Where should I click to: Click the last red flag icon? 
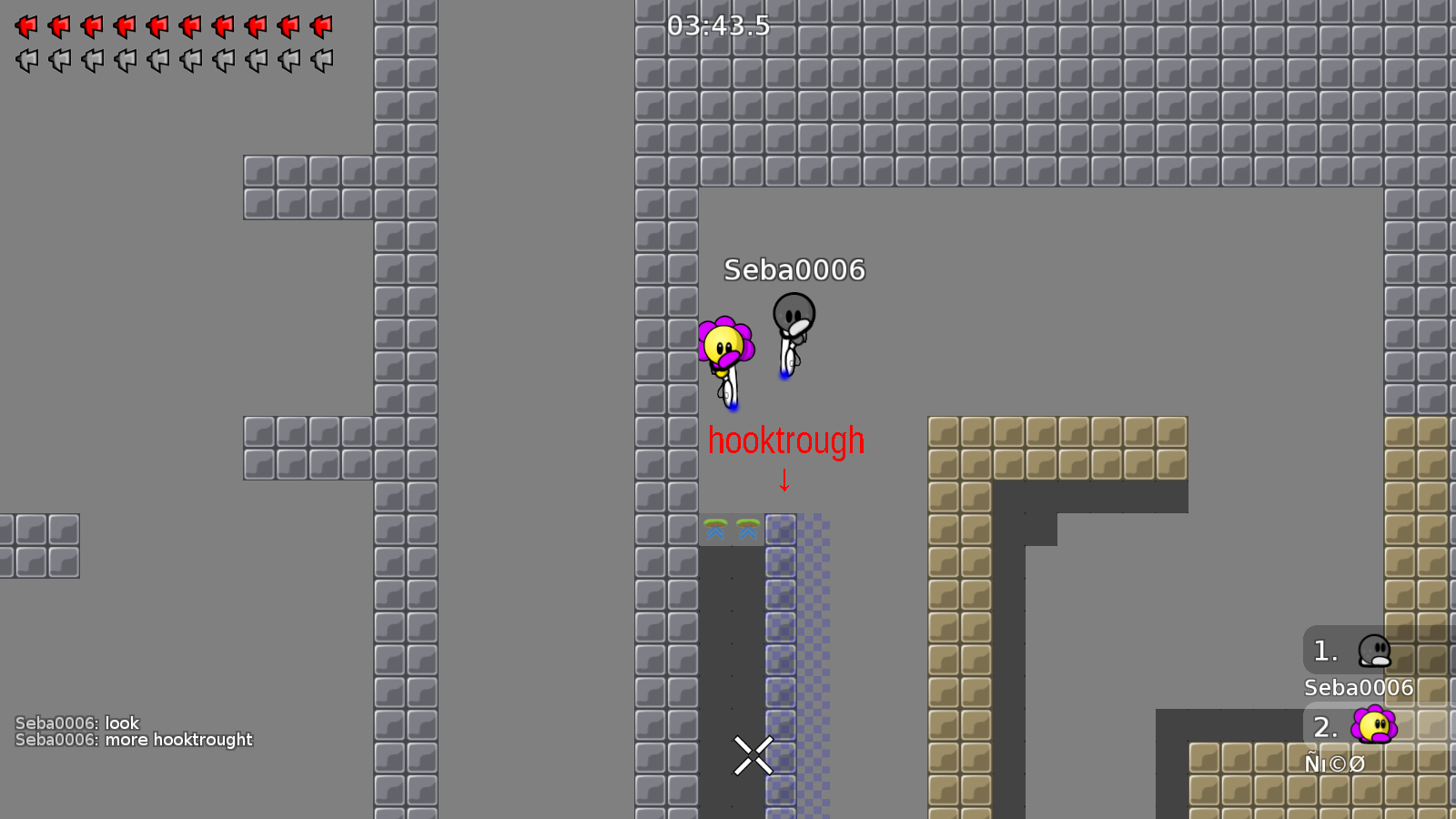coord(321,26)
